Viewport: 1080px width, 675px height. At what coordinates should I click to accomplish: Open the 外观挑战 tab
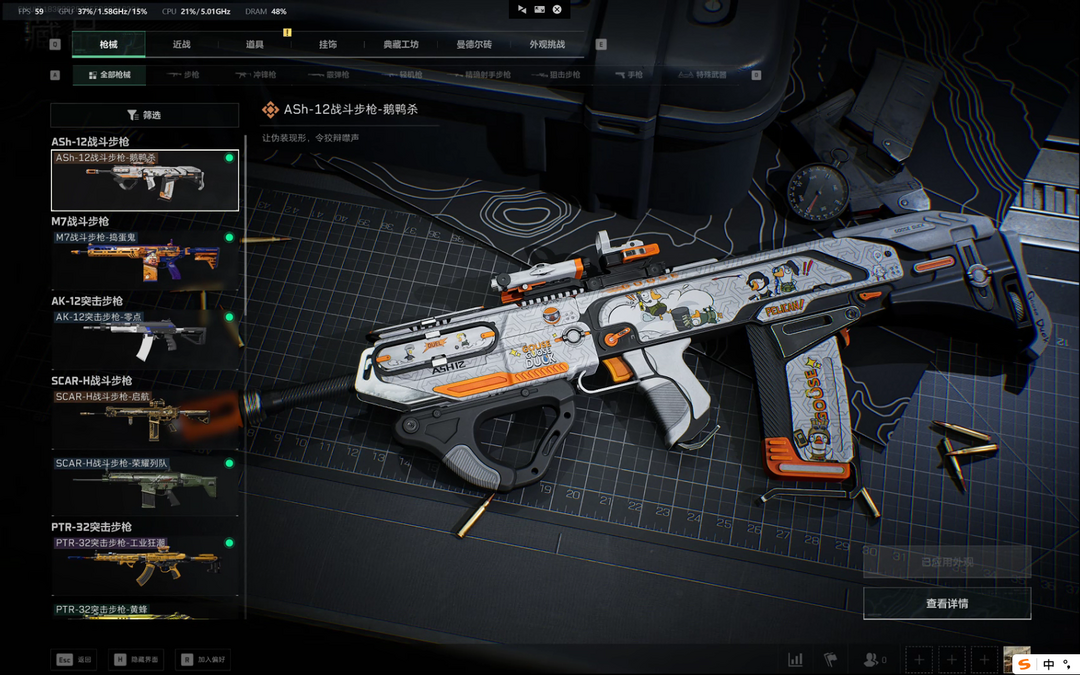(547, 45)
